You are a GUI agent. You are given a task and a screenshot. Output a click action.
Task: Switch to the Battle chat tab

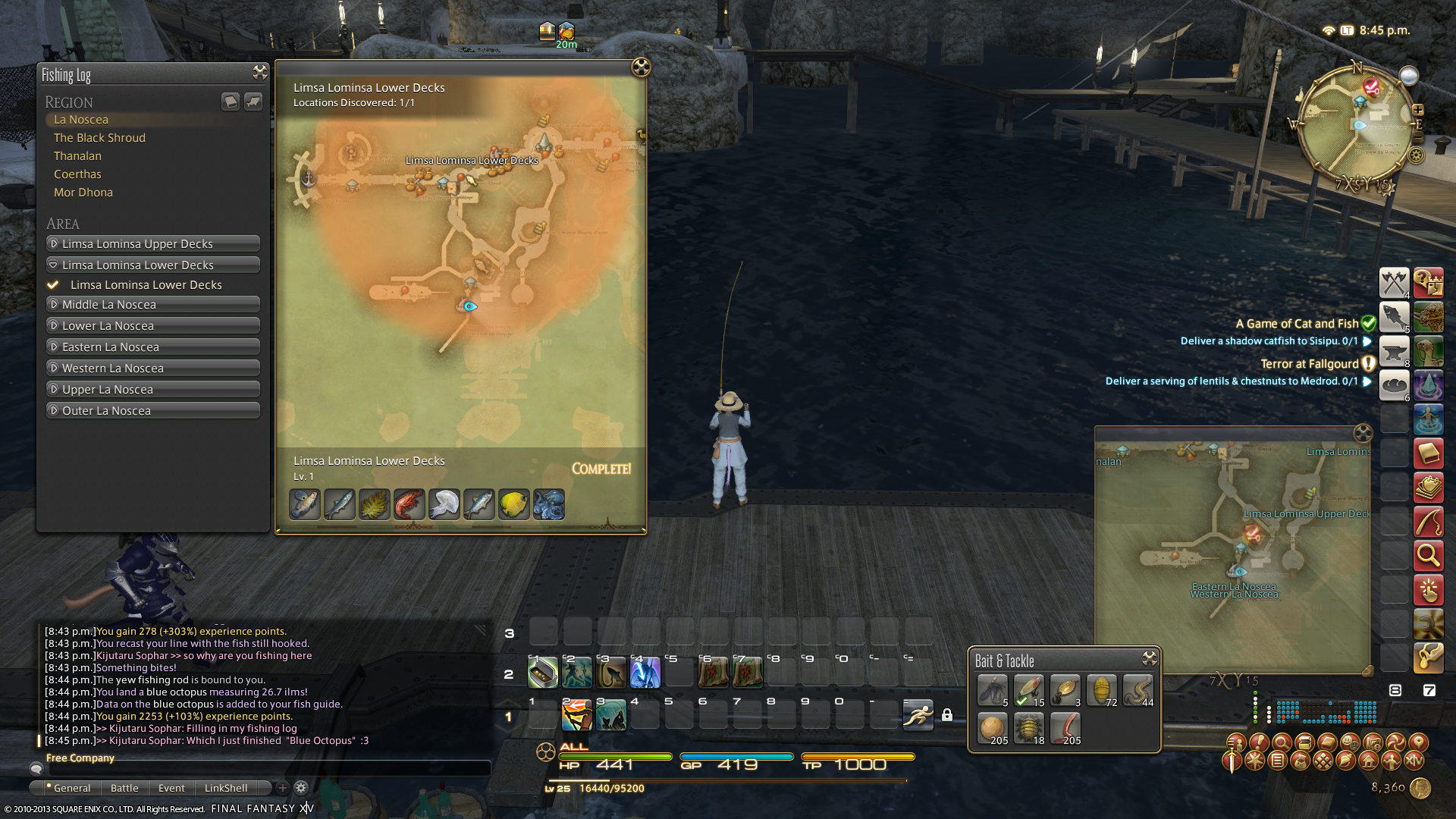pyautogui.click(x=124, y=789)
